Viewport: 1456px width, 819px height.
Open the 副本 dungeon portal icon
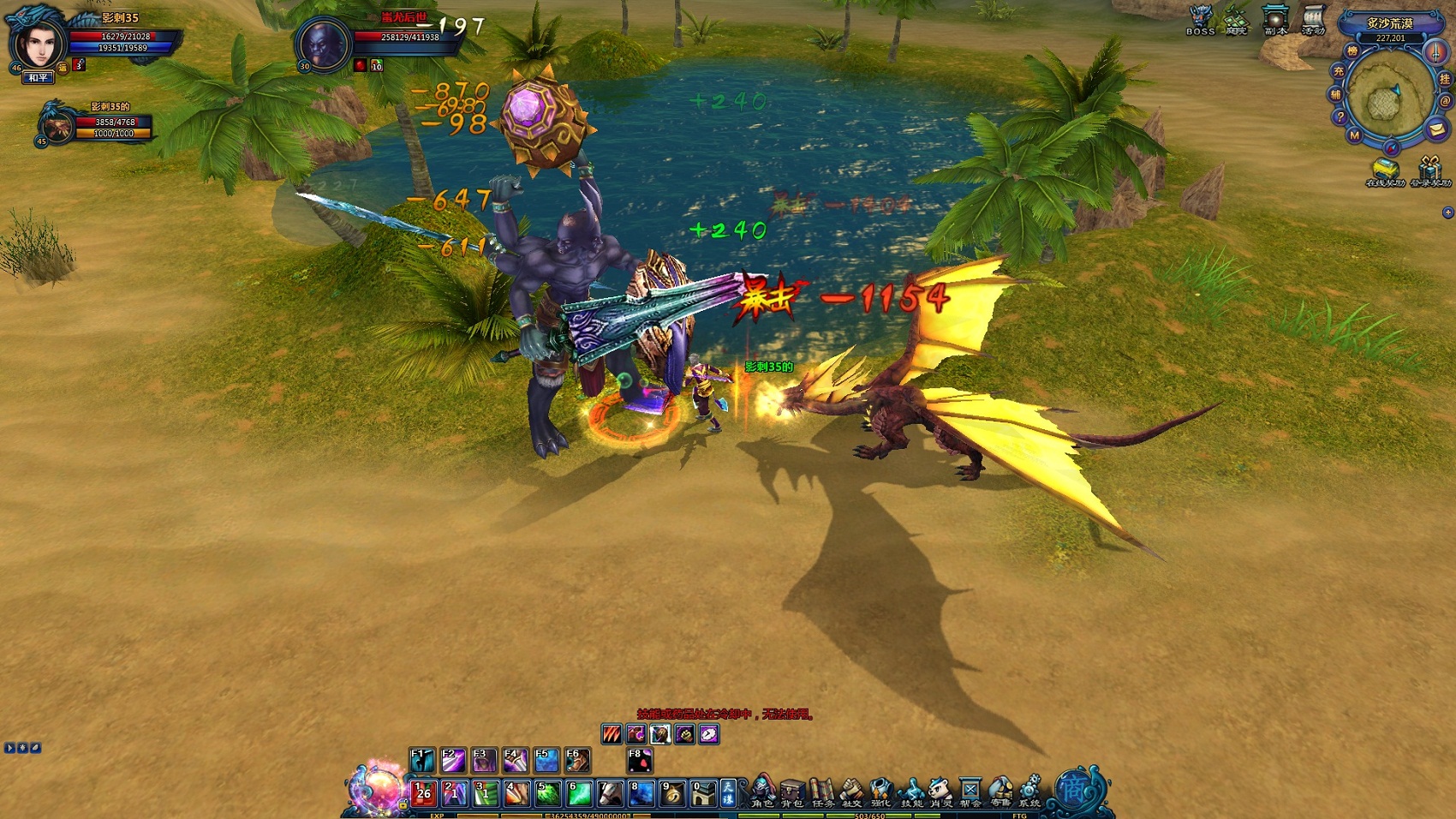pyautogui.click(x=1275, y=19)
